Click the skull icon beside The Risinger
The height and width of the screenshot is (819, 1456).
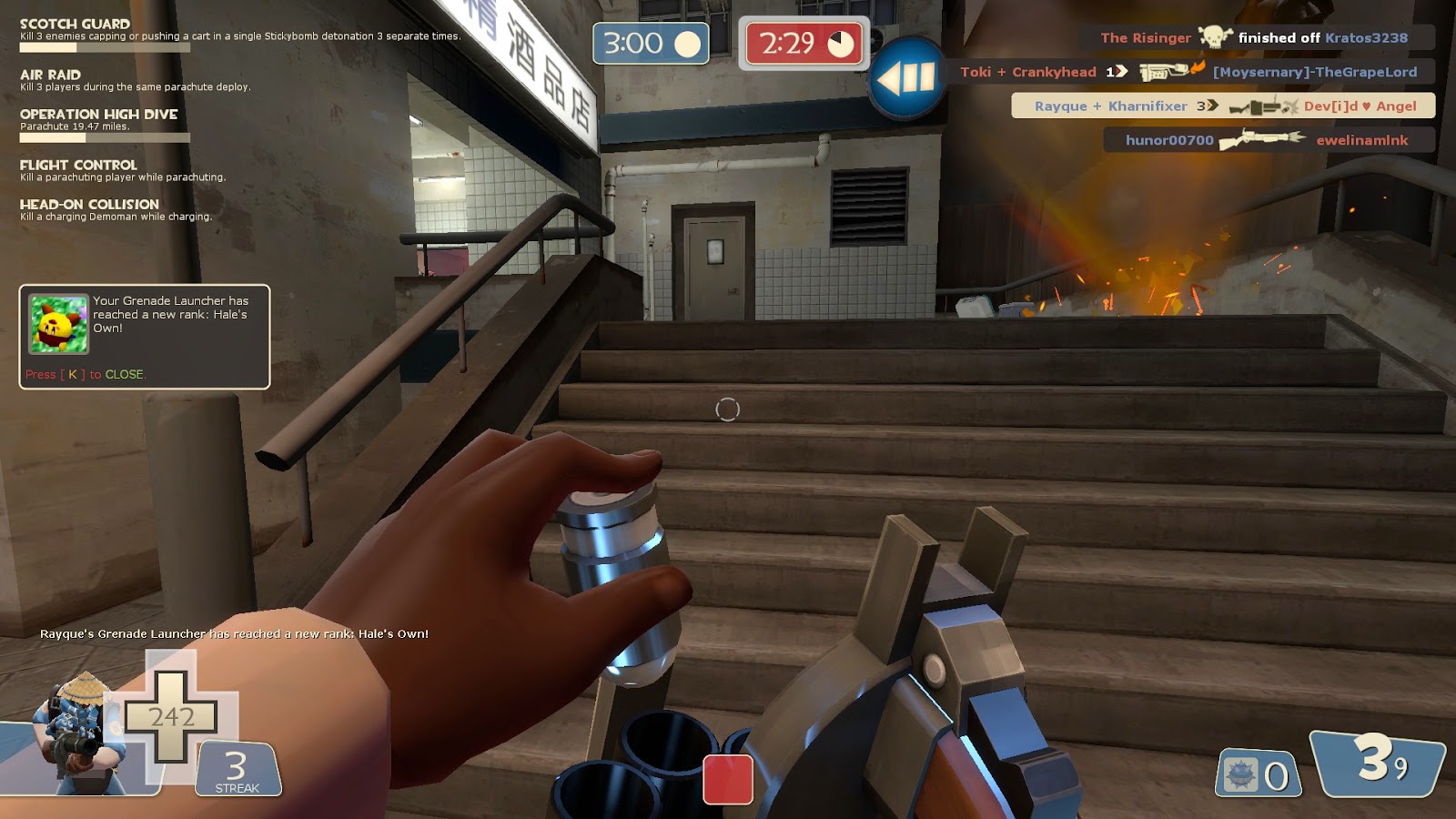(1215, 37)
